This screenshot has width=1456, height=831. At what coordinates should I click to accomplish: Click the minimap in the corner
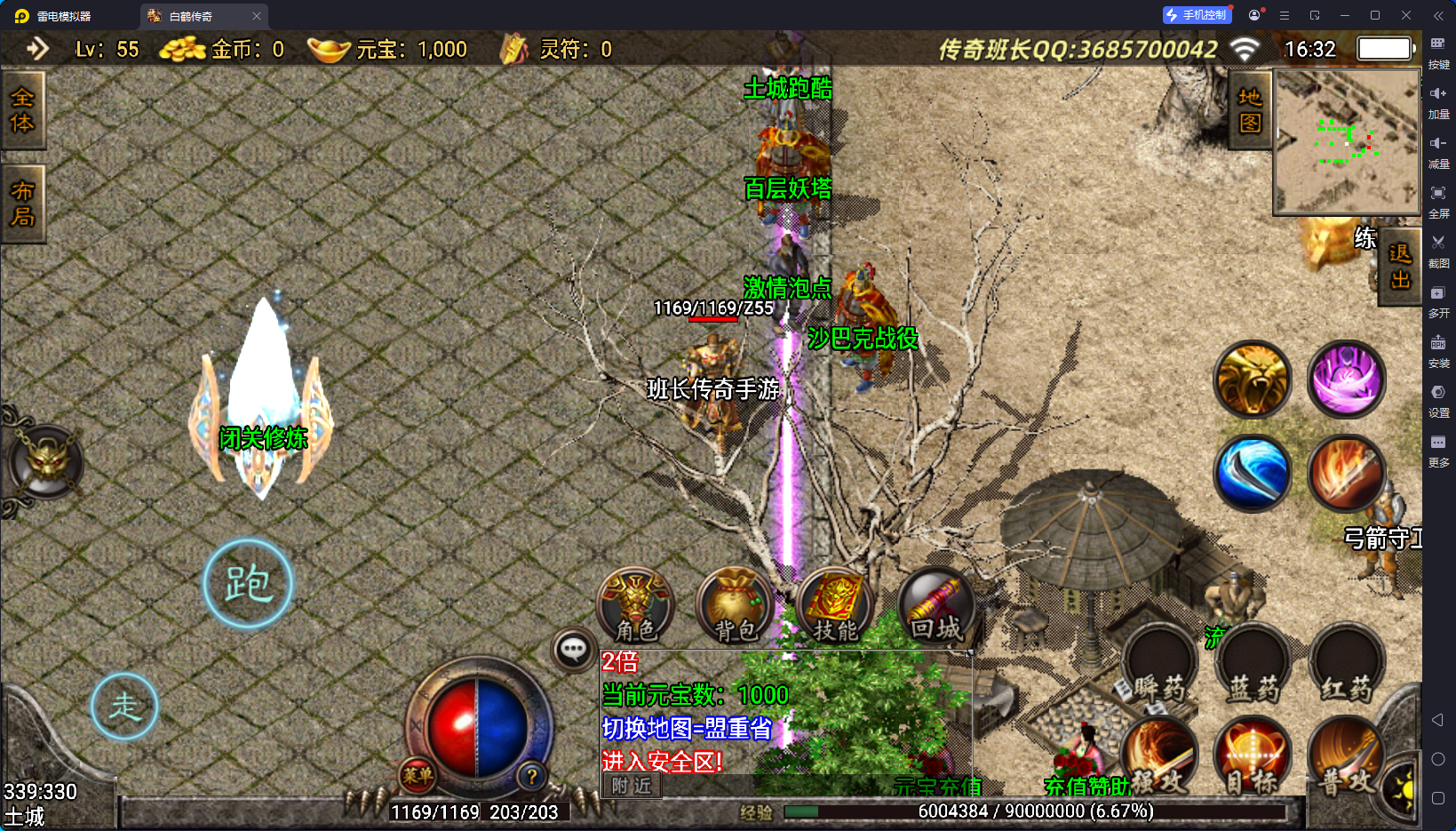[x=1347, y=142]
